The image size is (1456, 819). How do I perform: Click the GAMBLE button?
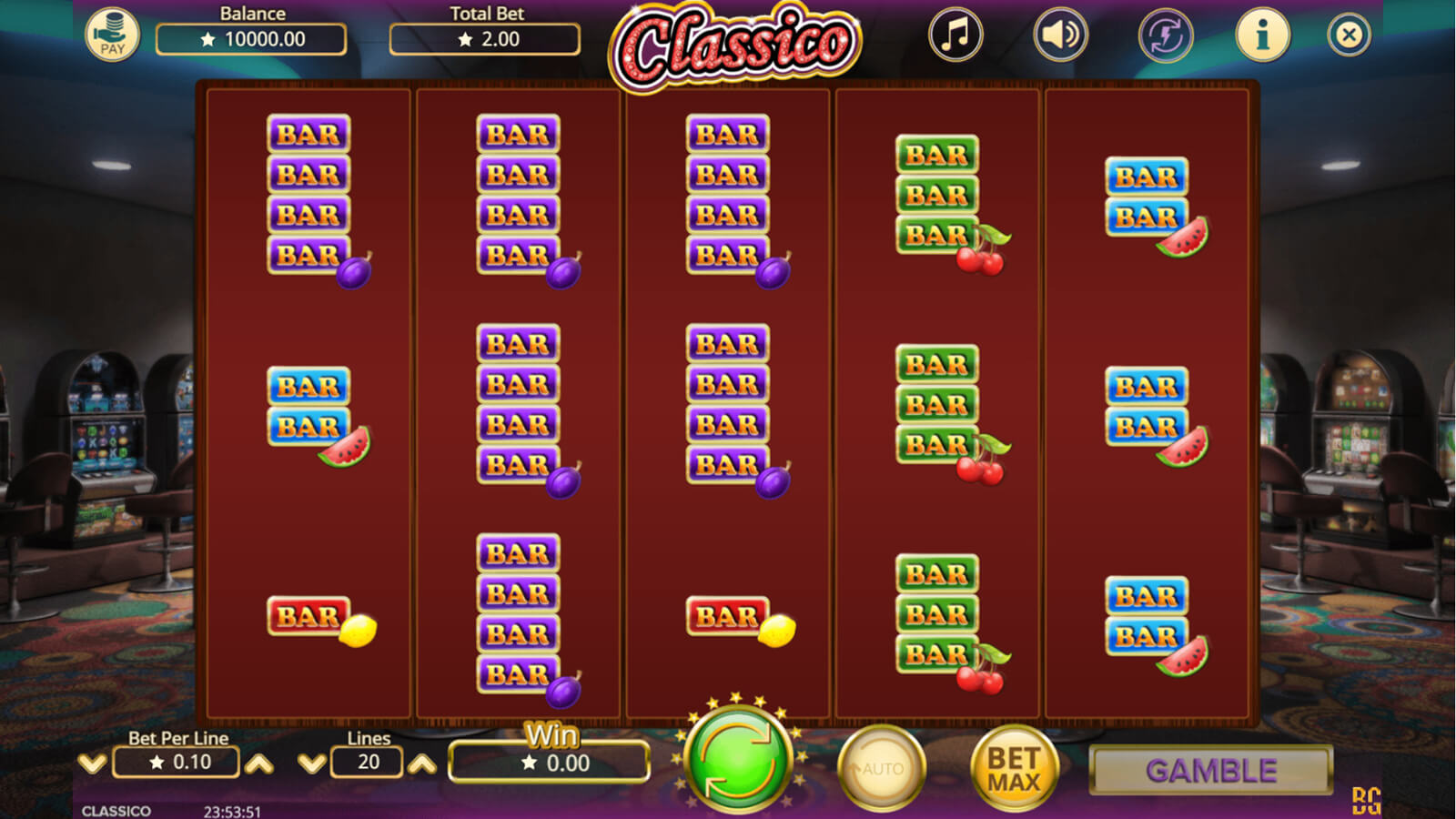click(1210, 771)
